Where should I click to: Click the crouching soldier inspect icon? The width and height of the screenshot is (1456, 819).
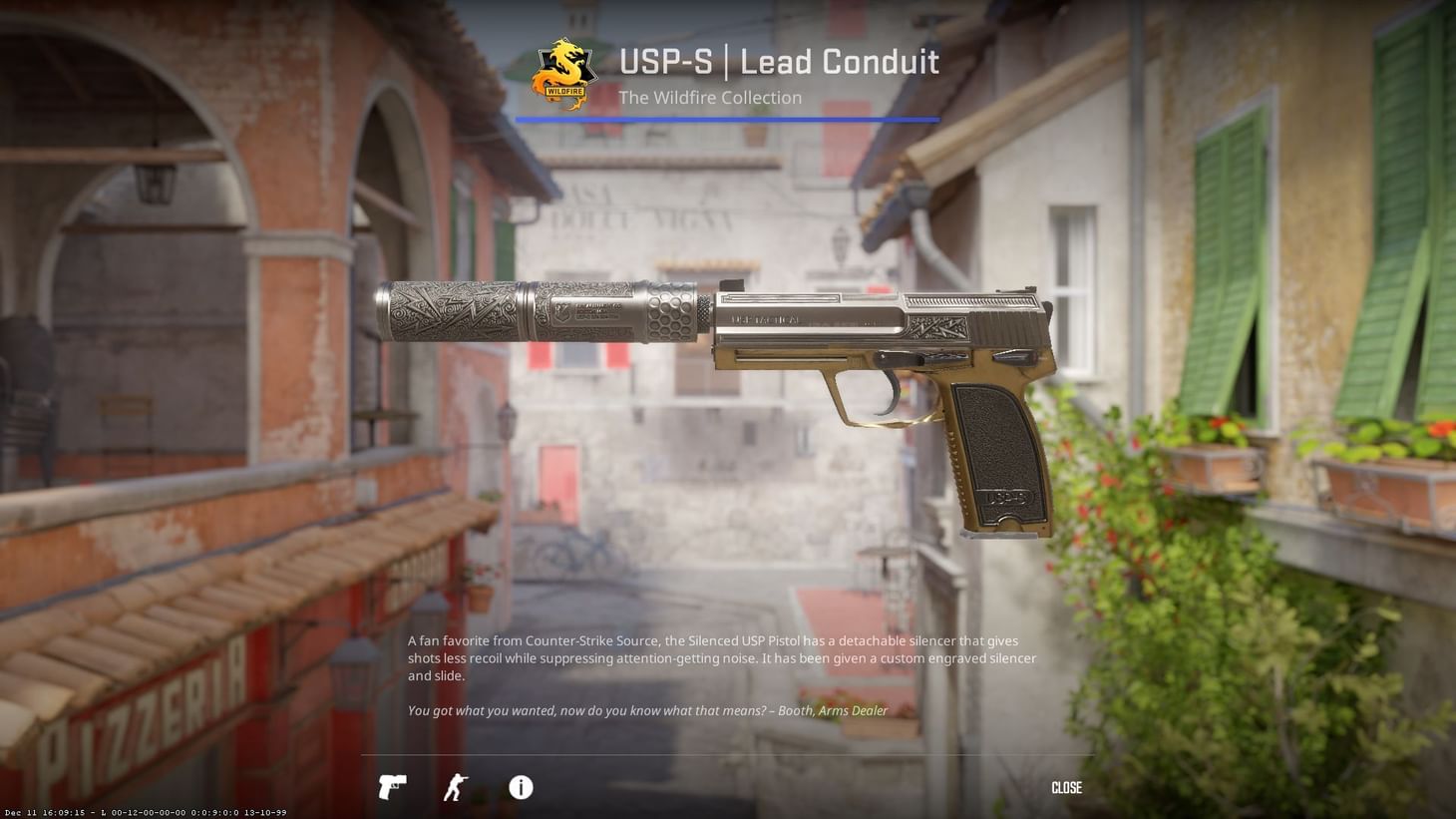coord(455,788)
